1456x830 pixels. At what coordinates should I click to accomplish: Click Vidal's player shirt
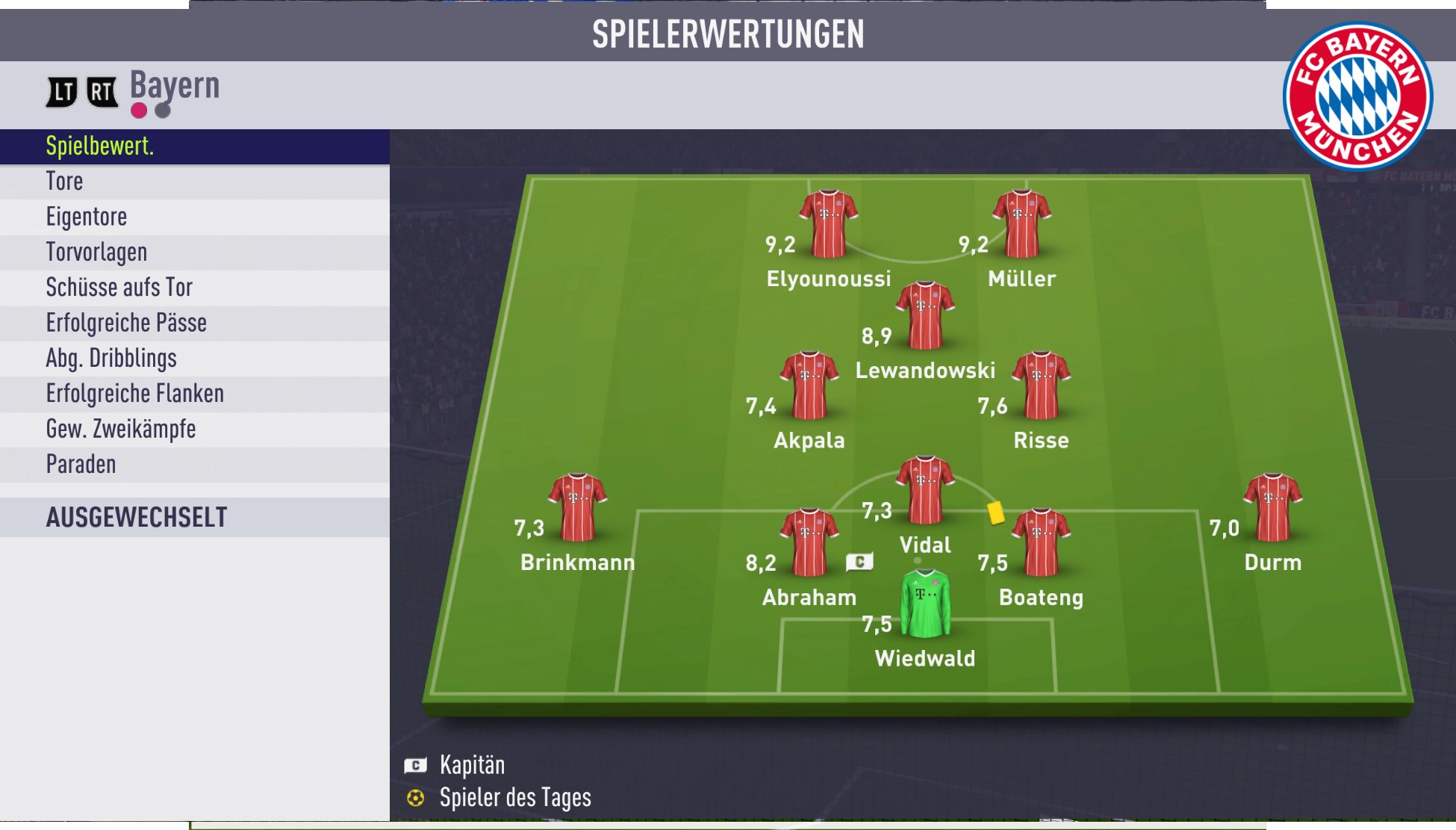coord(925,489)
